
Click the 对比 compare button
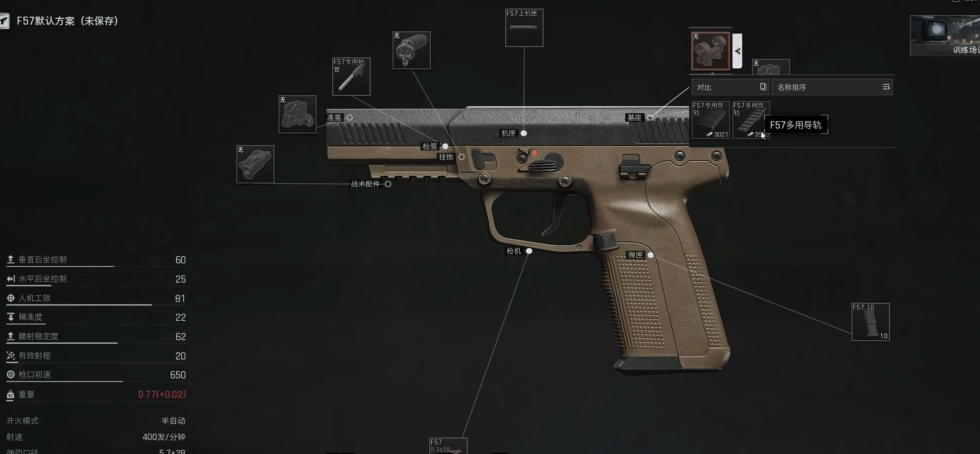tap(731, 87)
